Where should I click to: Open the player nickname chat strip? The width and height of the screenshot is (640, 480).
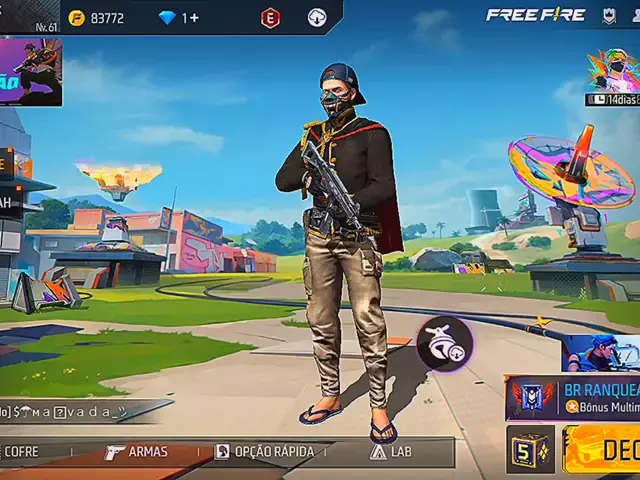point(68,411)
